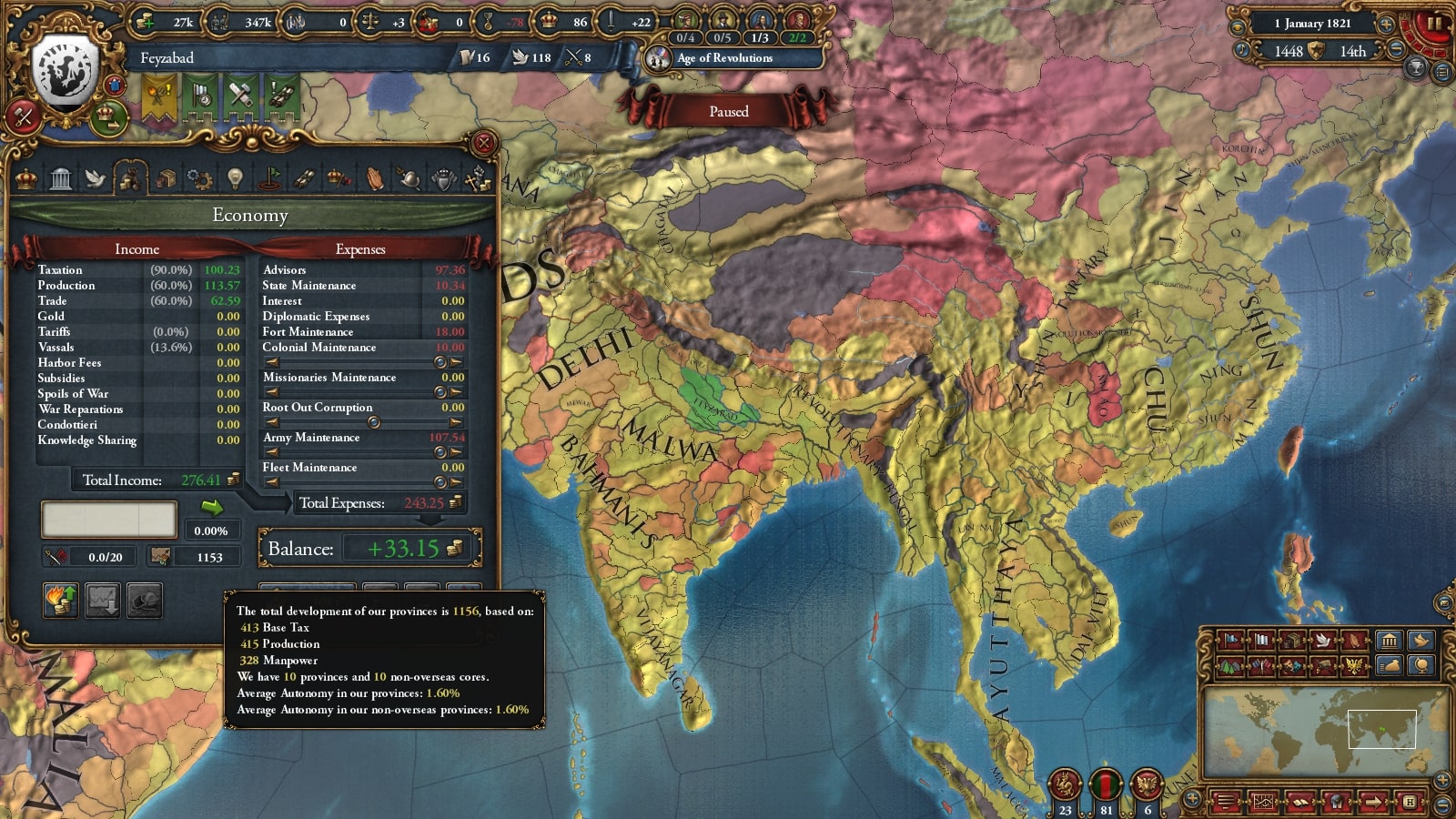Image resolution: width=1456 pixels, height=819 pixels.
Task: Switch to the Religion tab with praying hands
Action: pos(374,178)
